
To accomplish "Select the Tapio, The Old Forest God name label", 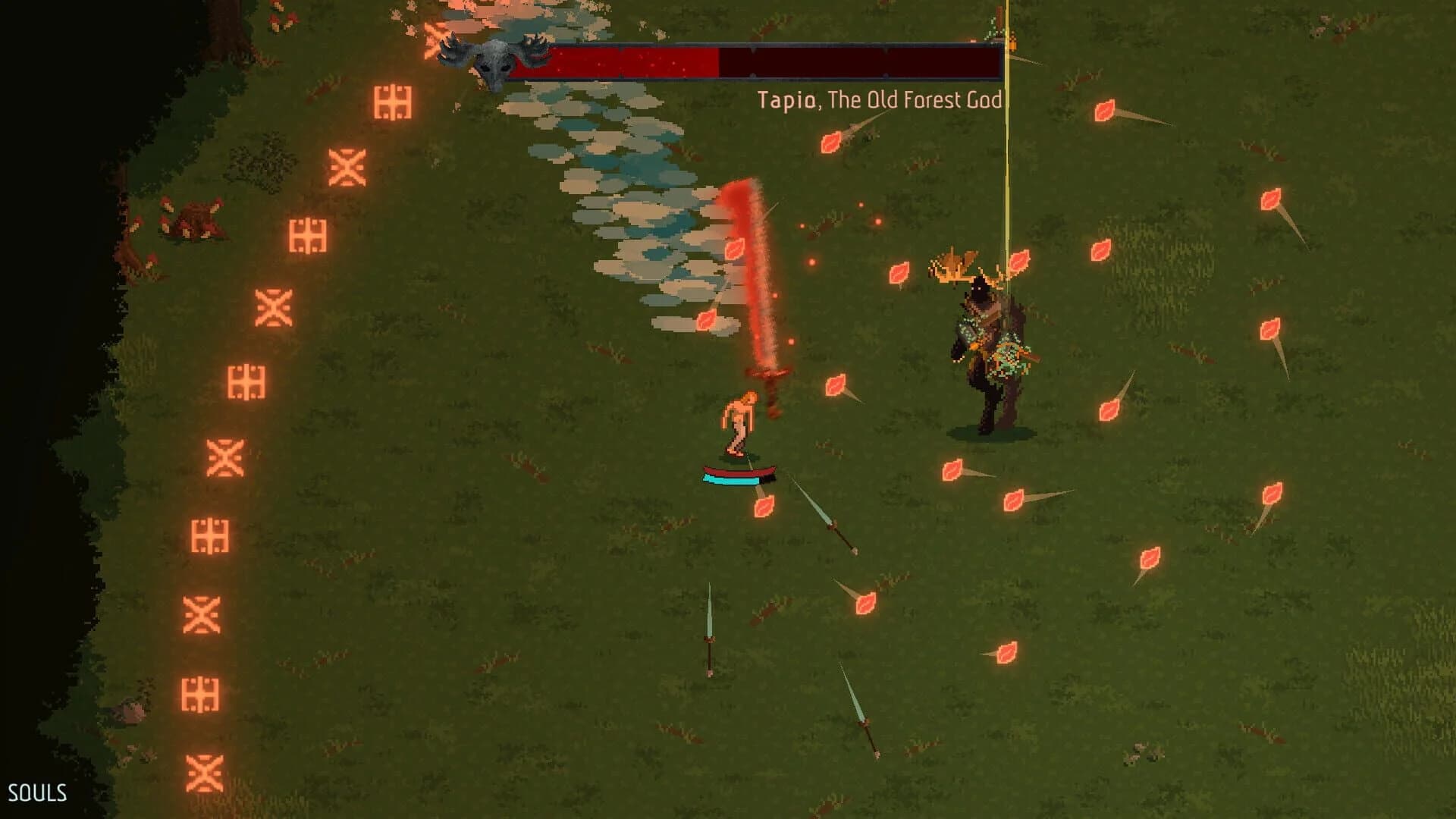I will [880, 99].
